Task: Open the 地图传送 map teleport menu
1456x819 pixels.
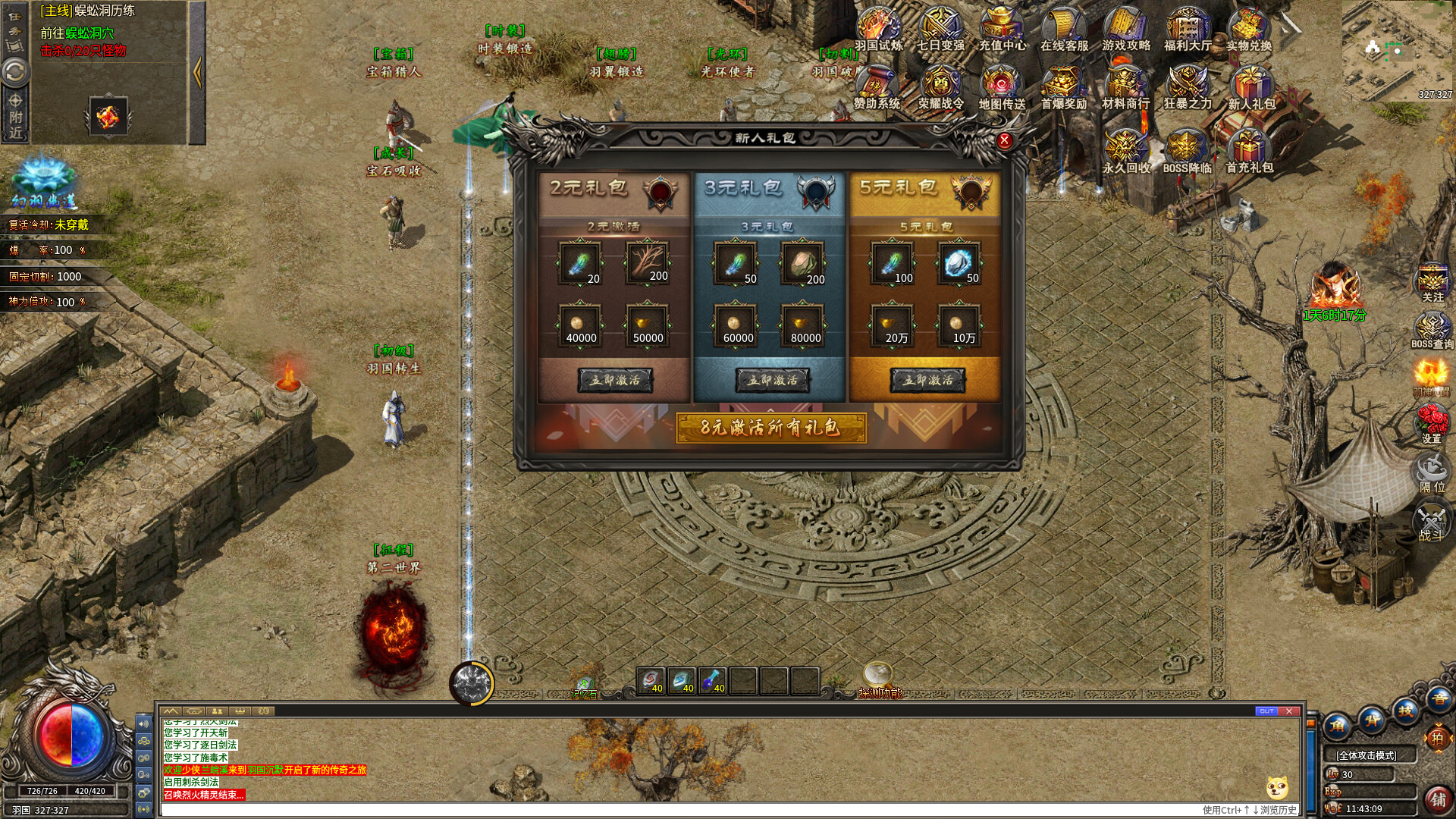Action: (x=1002, y=87)
